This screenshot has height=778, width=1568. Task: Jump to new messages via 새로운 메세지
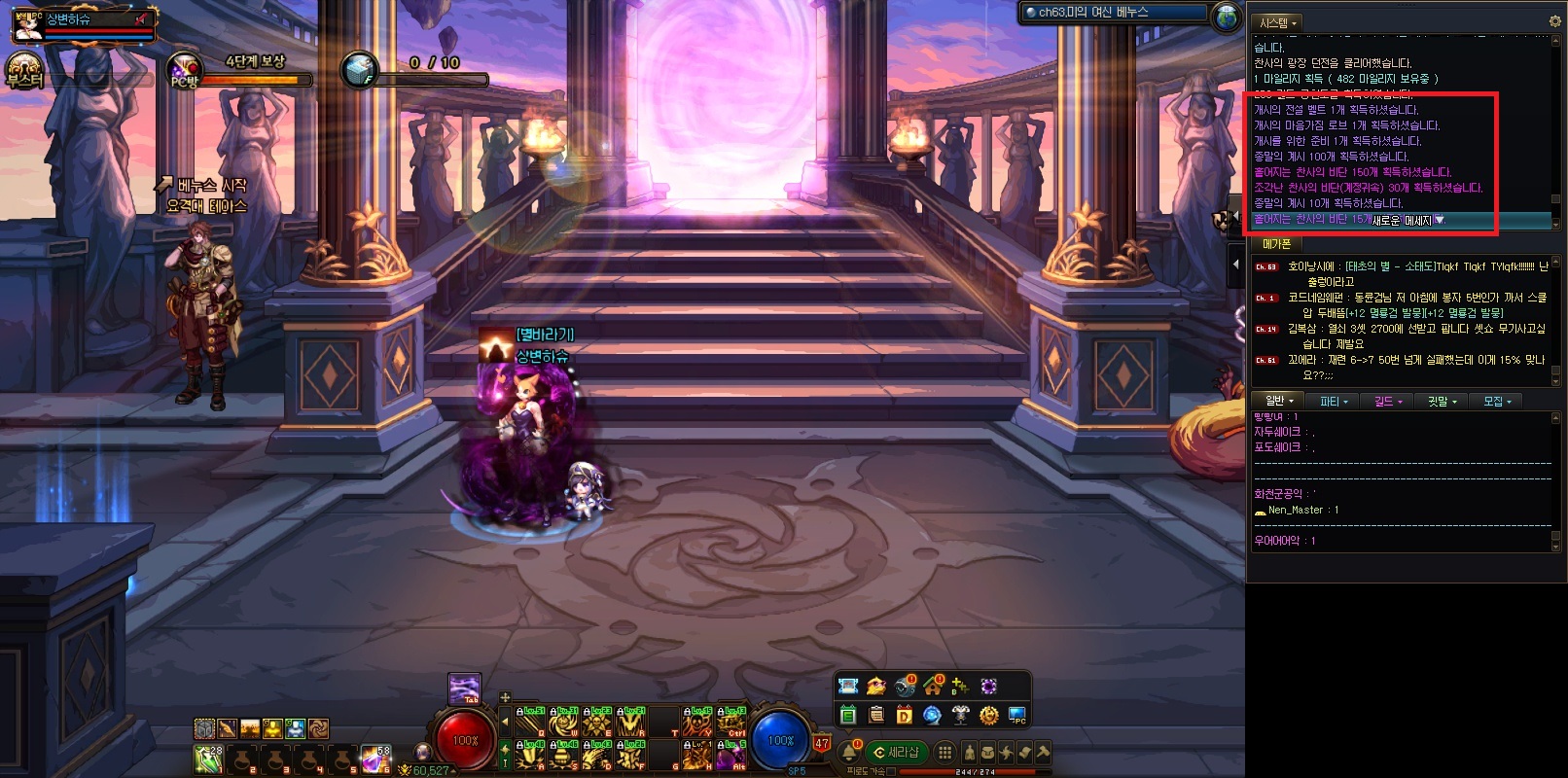coord(1408,221)
